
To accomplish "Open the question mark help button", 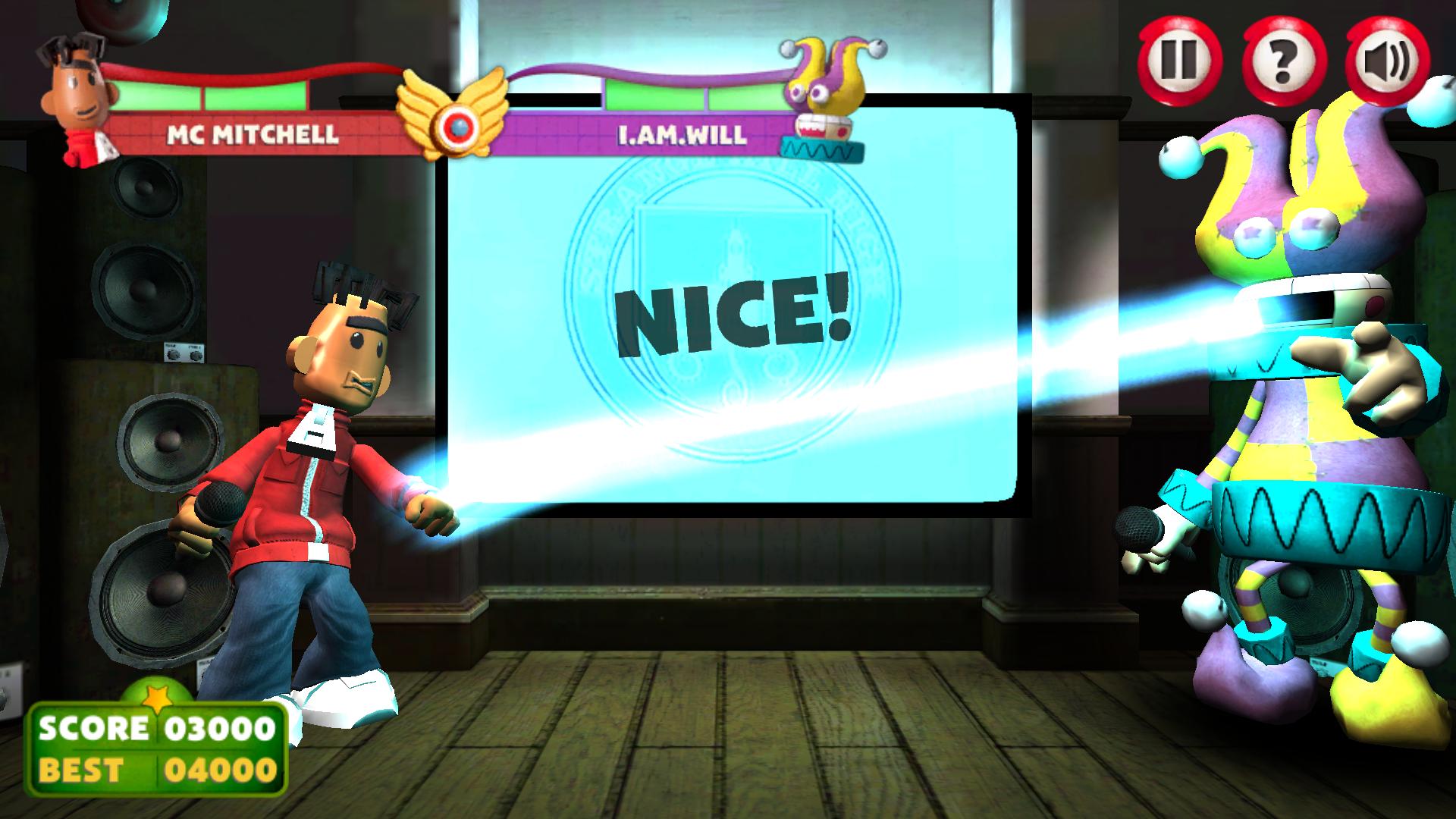I will point(1285,59).
